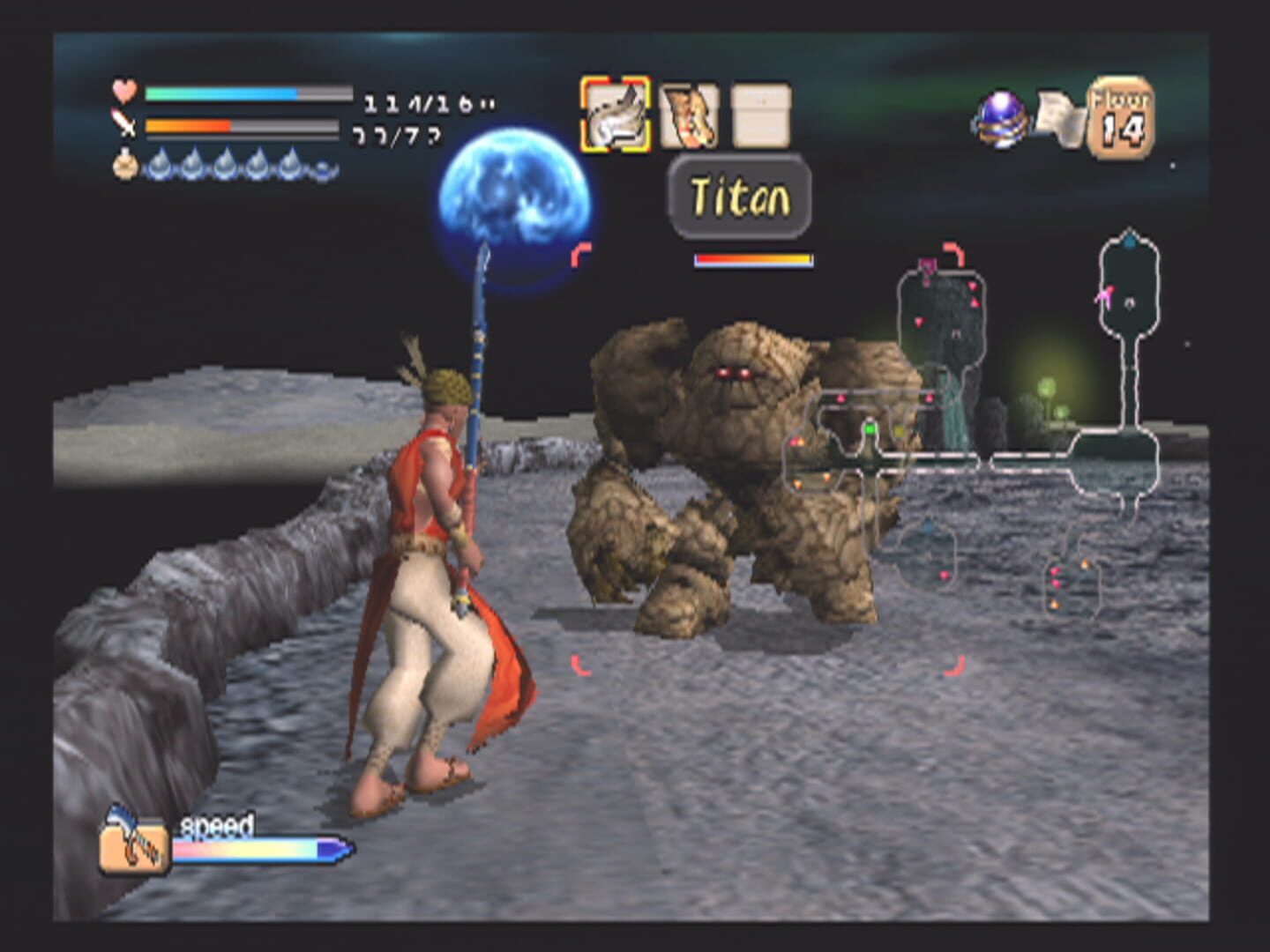Click the sword attack icon
The height and width of the screenshot is (952, 1270).
point(124,128)
